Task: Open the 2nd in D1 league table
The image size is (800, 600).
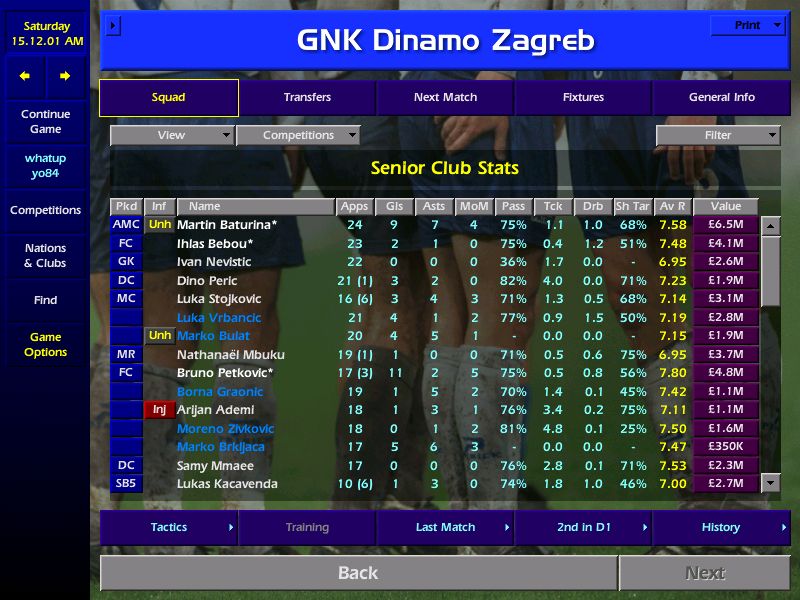Action: 583,527
